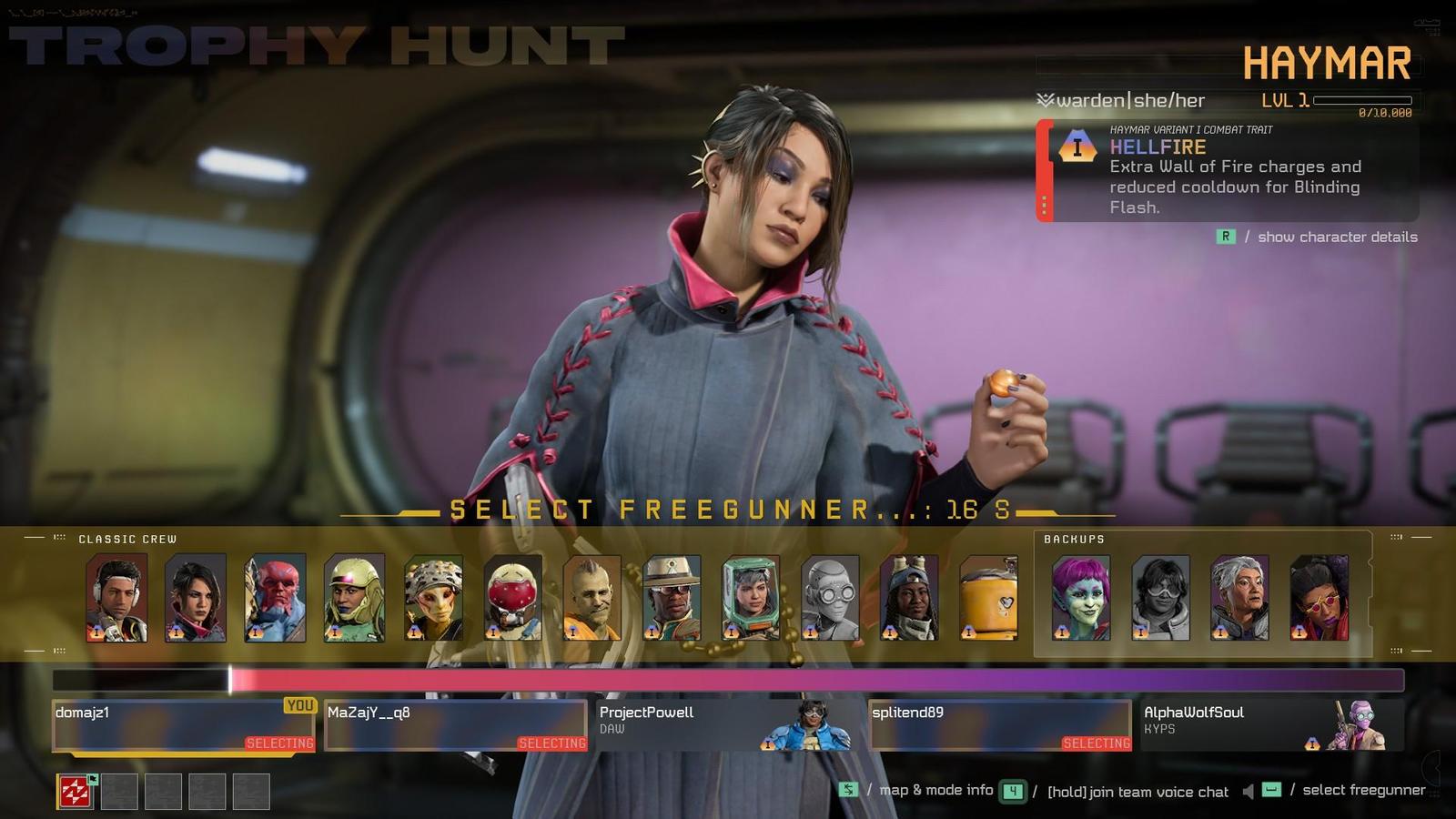Choose the mushroom-capped alien freegunner
The height and width of the screenshot is (819, 1456).
(433, 598)
